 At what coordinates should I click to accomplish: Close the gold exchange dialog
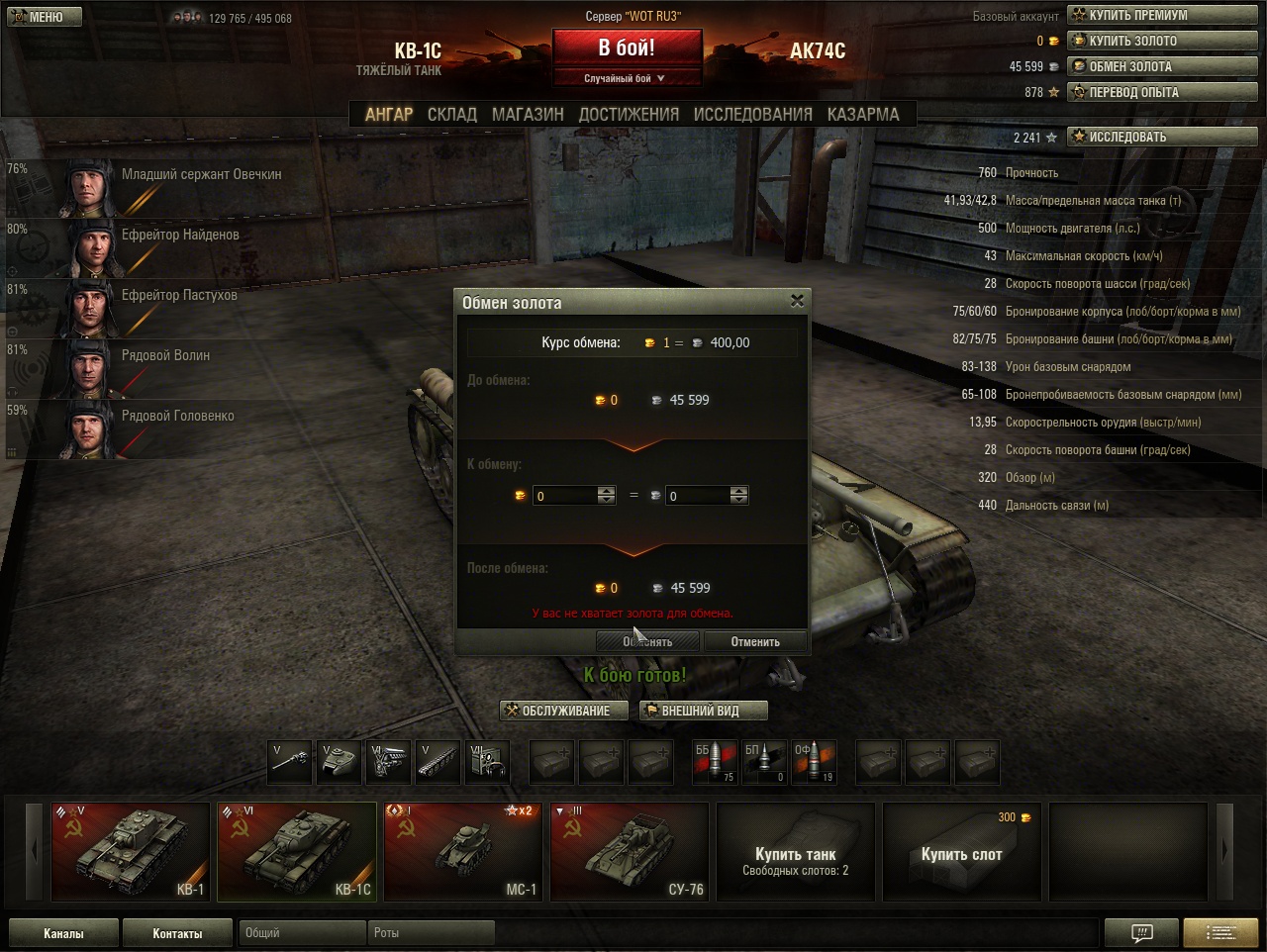797,301
